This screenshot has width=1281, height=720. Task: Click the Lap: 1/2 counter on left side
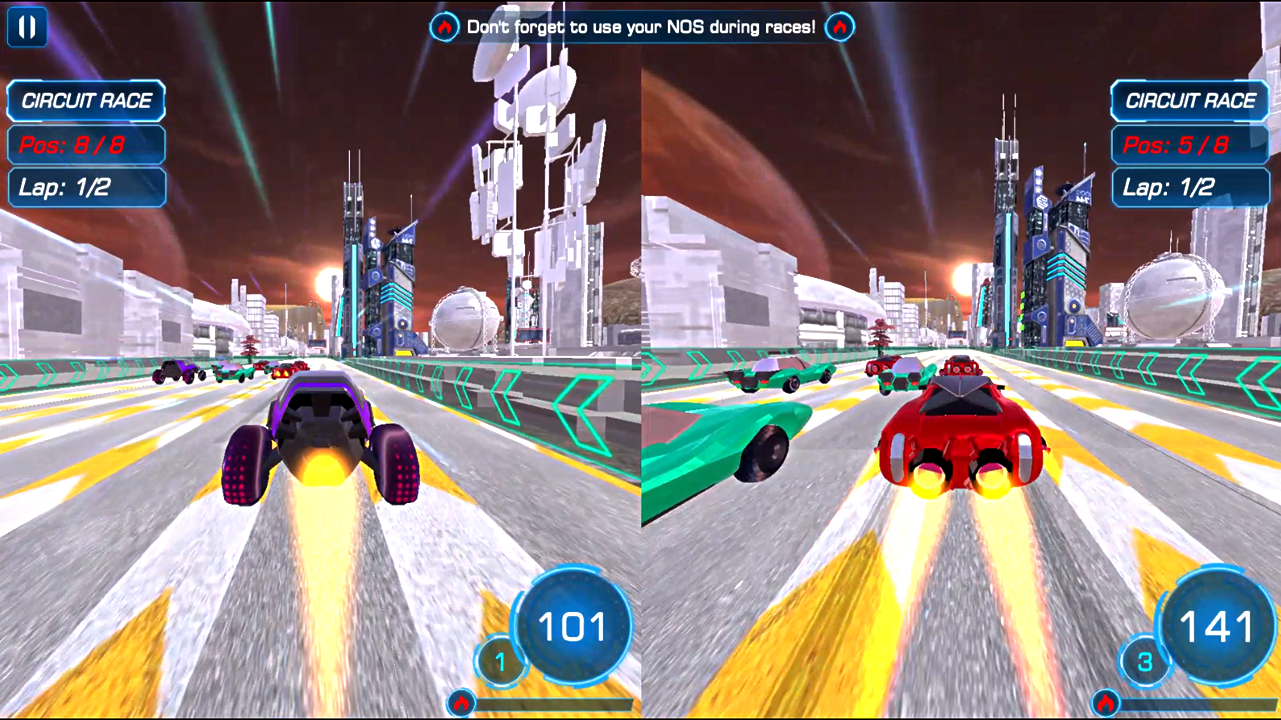[86, 187]
